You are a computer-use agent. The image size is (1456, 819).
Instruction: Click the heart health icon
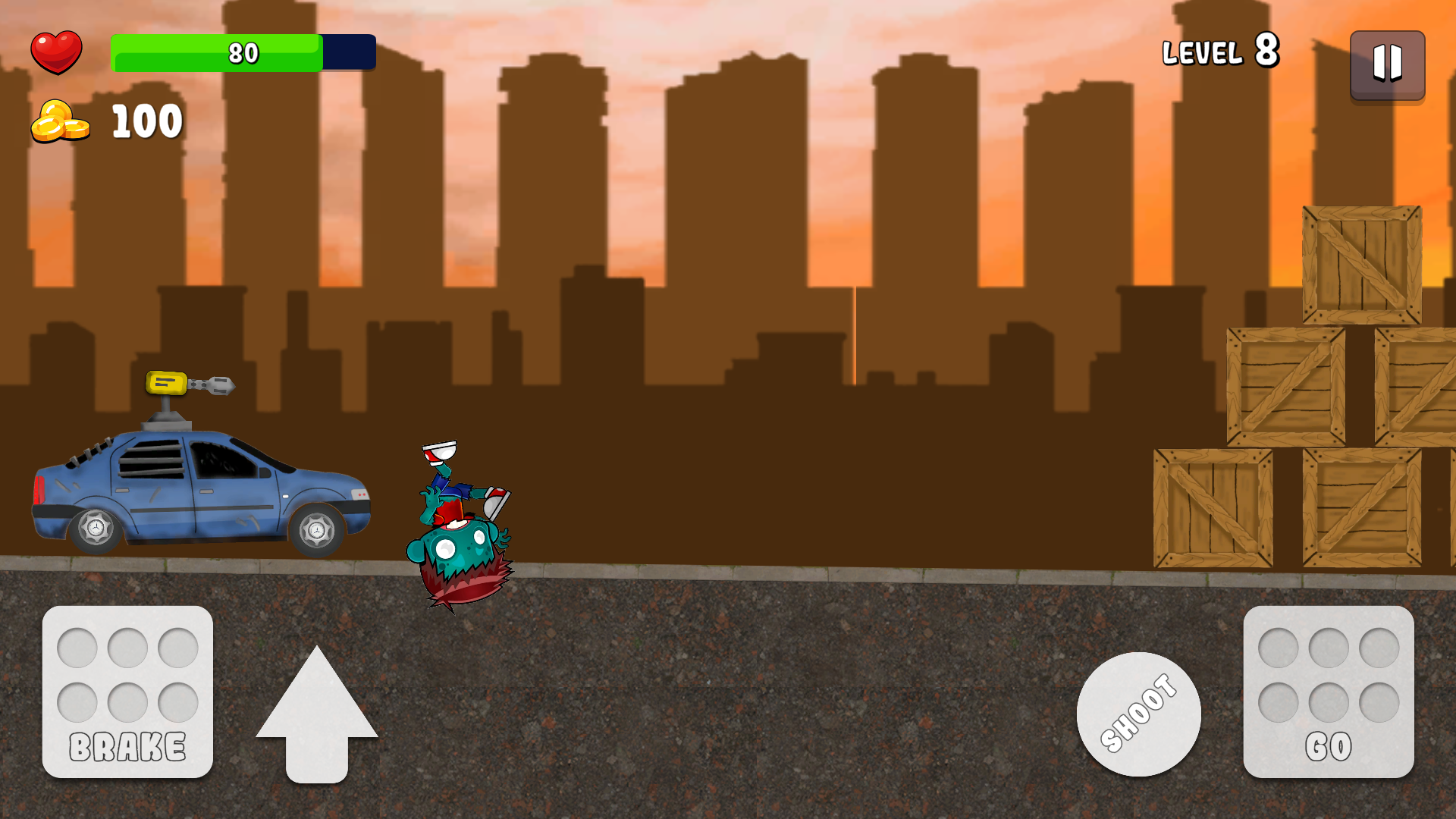point(57,51)
